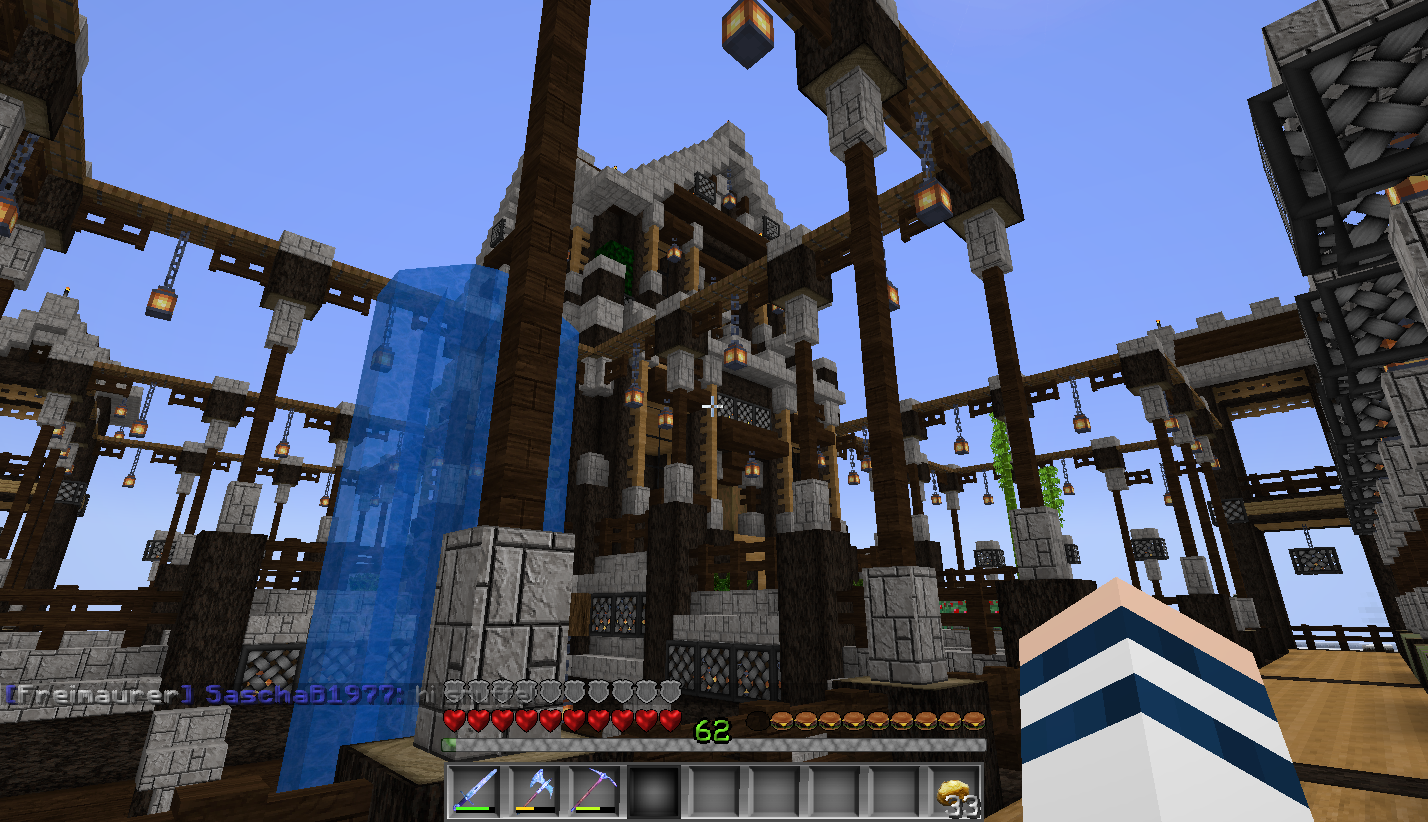
Task: Click Sascha61977's chat message
Action: (x=270, y=693)
